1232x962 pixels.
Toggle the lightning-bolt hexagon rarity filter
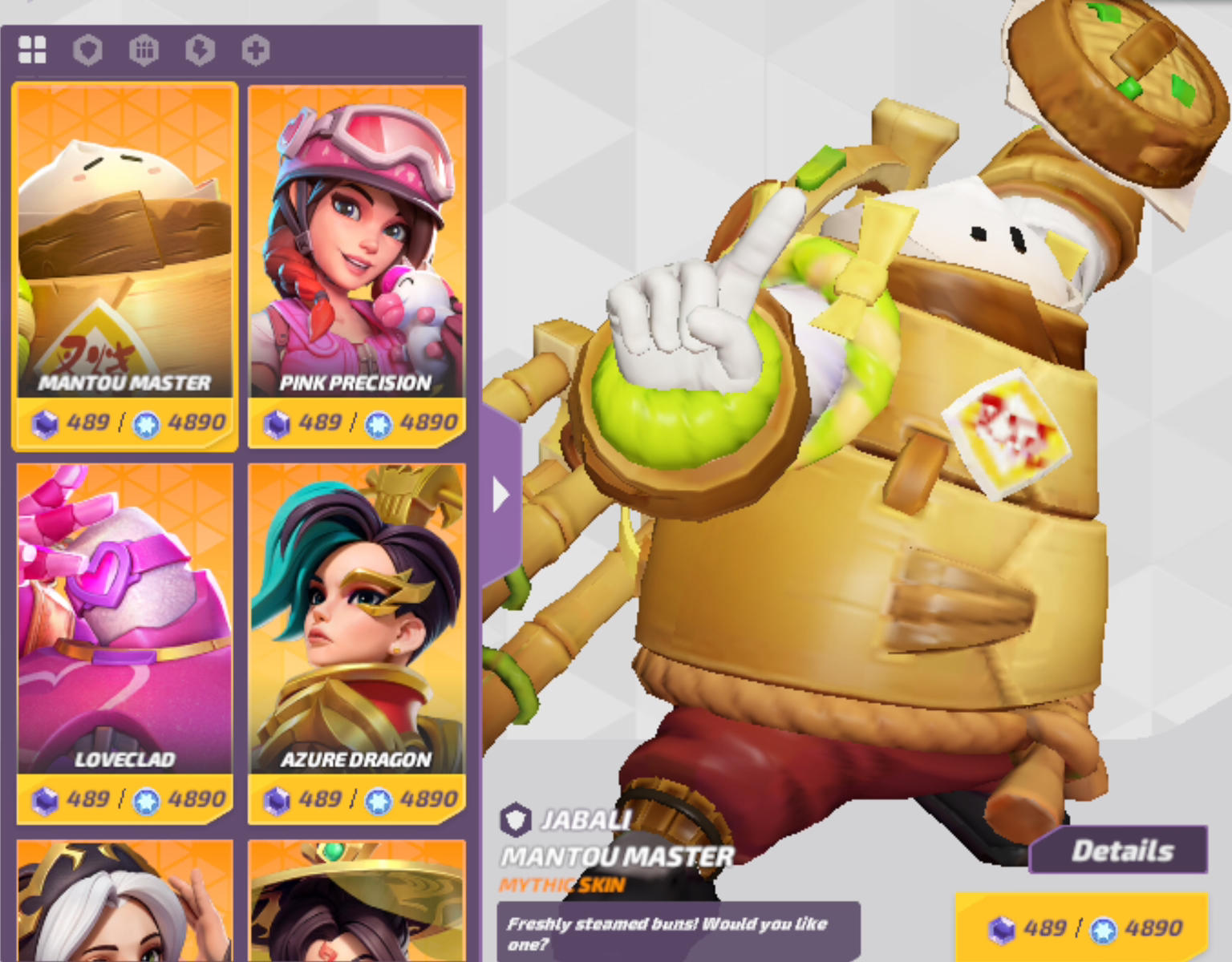[x=200, y=49]
